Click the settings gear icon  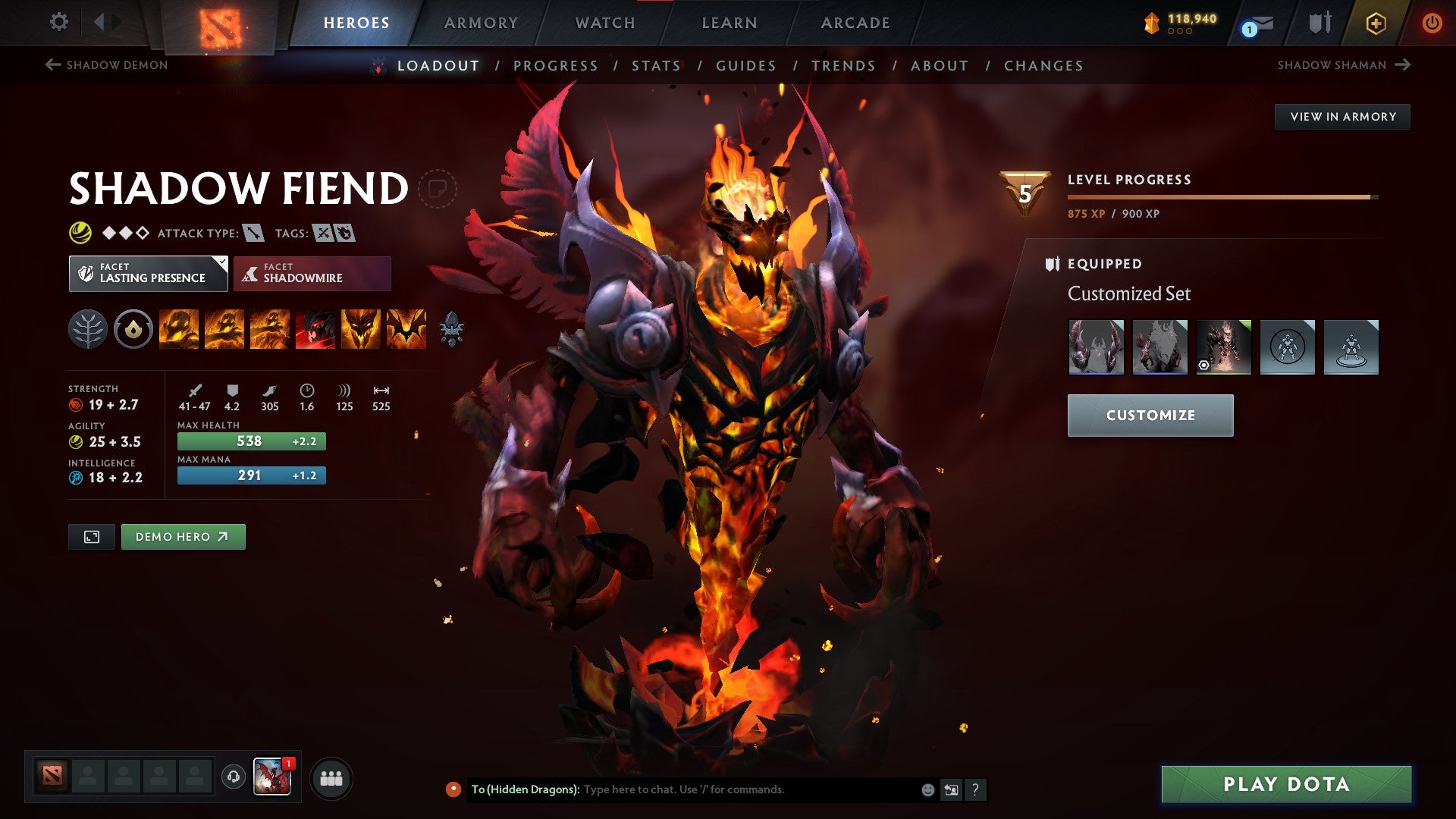(58, 23)
